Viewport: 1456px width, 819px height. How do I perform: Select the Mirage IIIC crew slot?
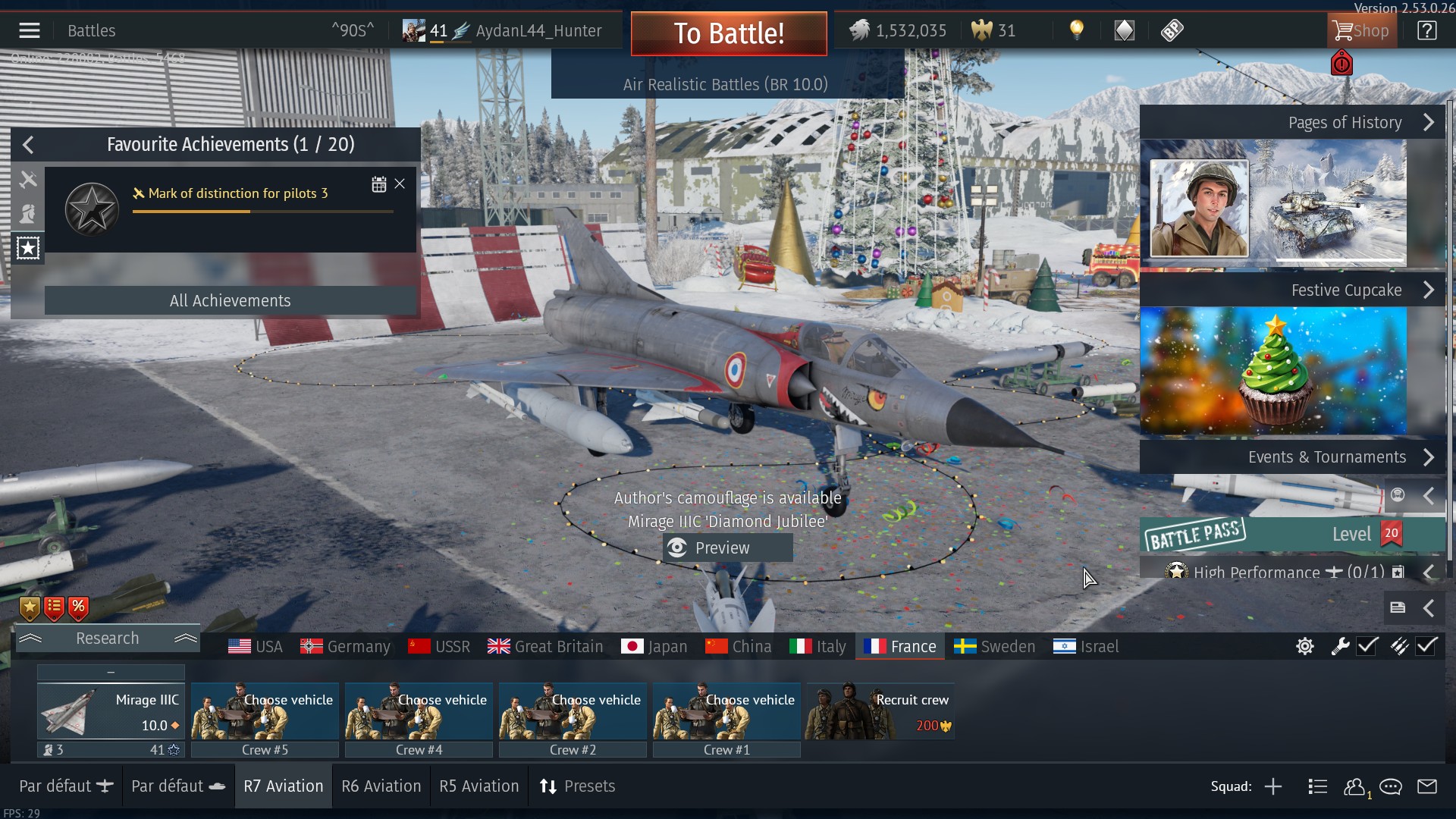pyautogui.click(x=111, y=711)
